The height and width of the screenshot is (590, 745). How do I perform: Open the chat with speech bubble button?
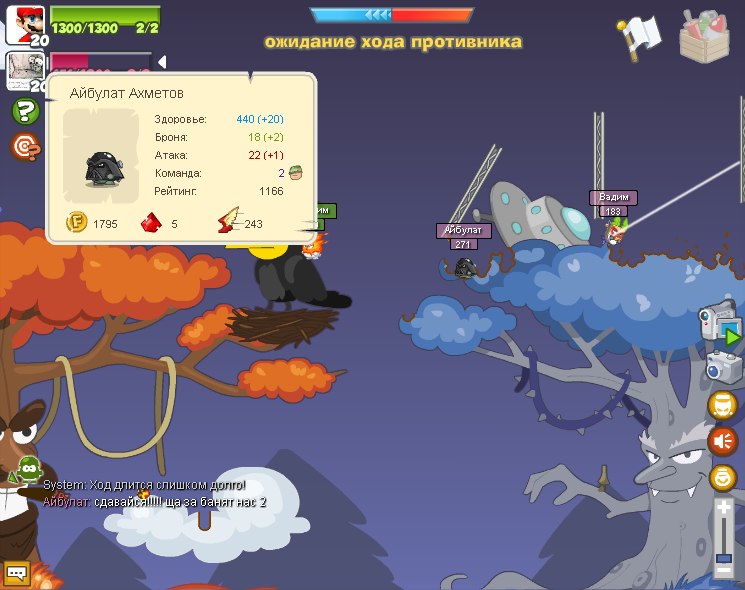tap(17, 573)
